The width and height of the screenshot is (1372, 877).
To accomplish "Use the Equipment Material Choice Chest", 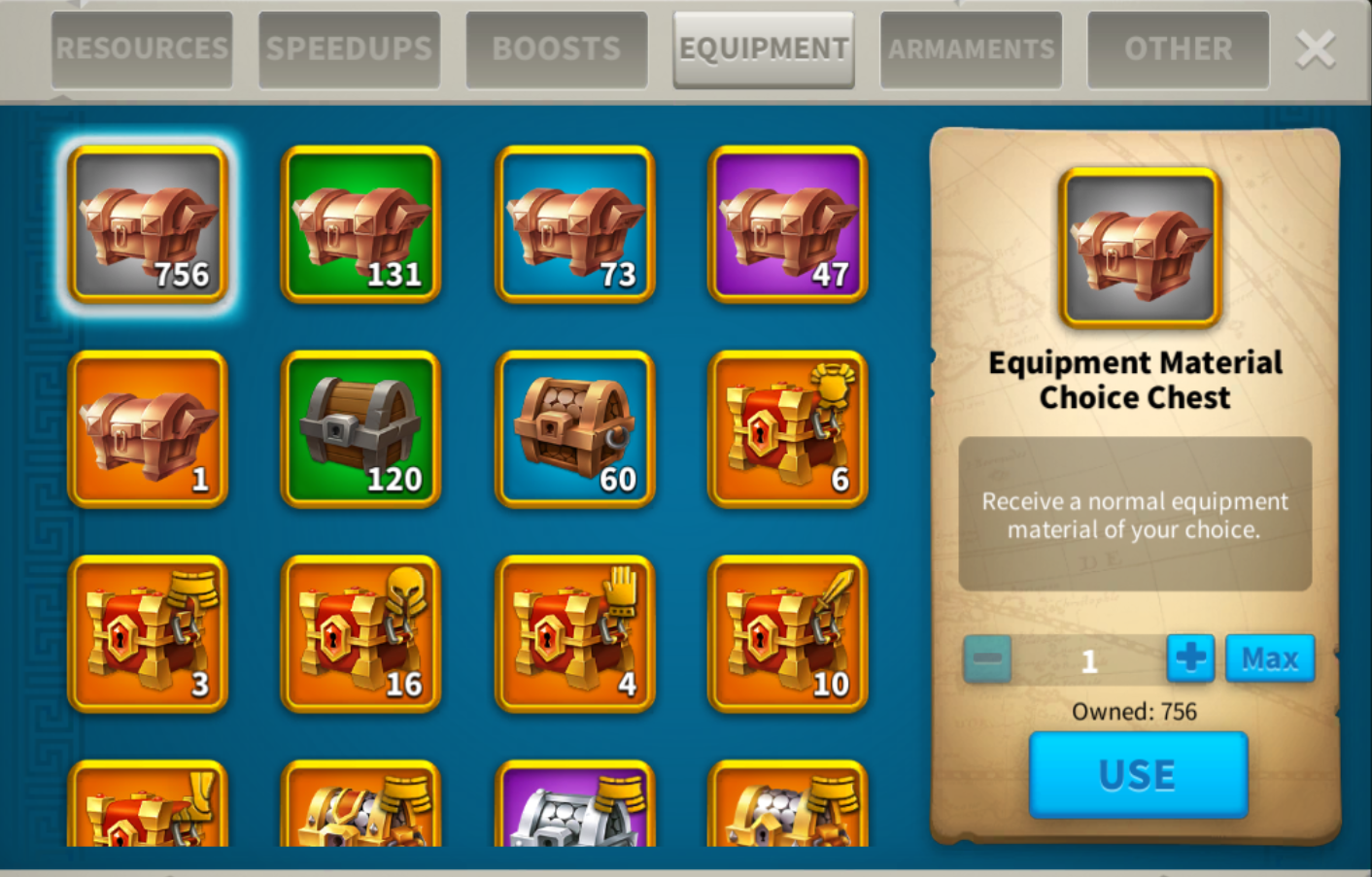I will [1137, 775].
